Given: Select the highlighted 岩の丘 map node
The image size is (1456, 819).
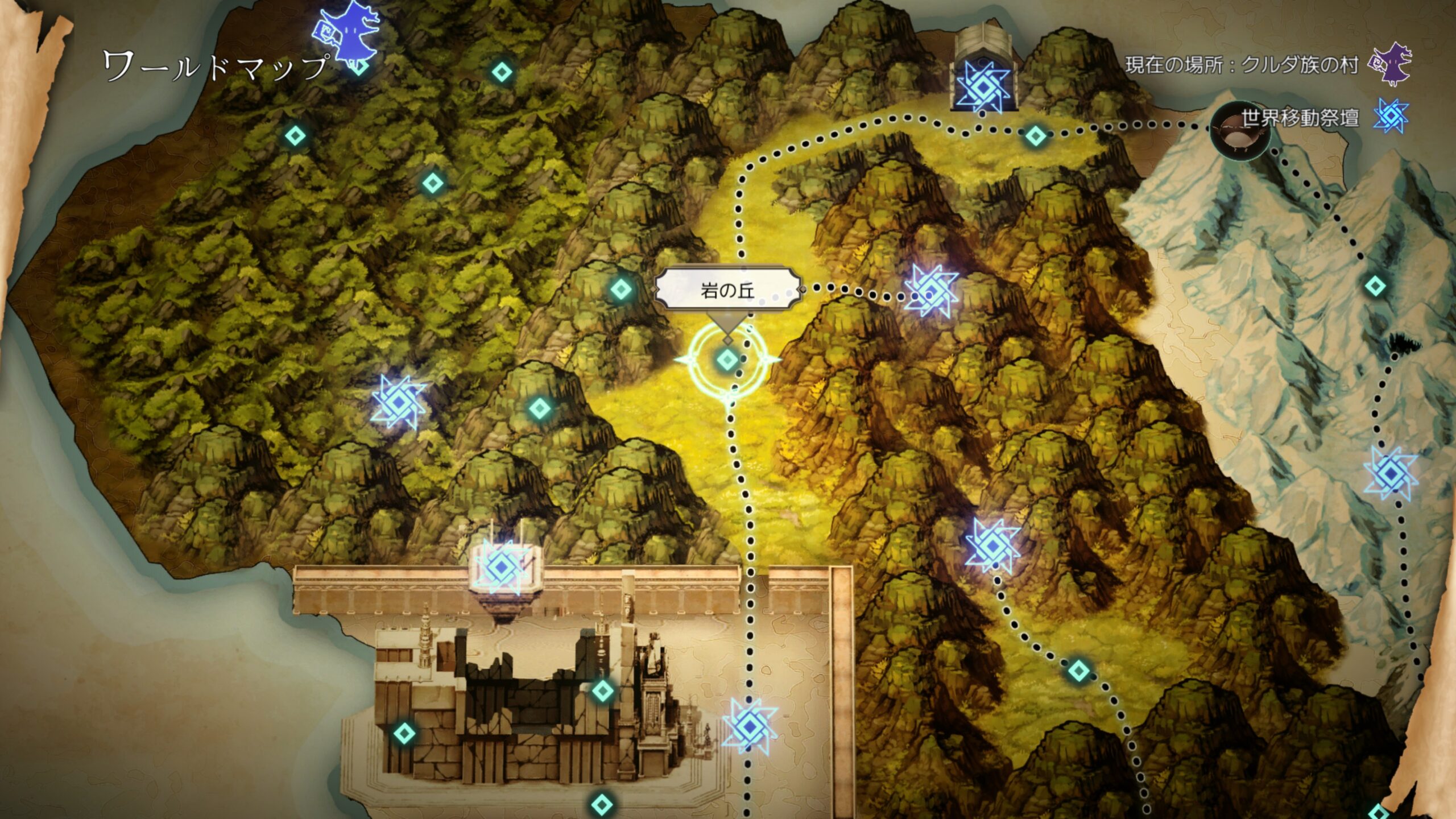Looking at the screenshot, I should click(727, 359).
